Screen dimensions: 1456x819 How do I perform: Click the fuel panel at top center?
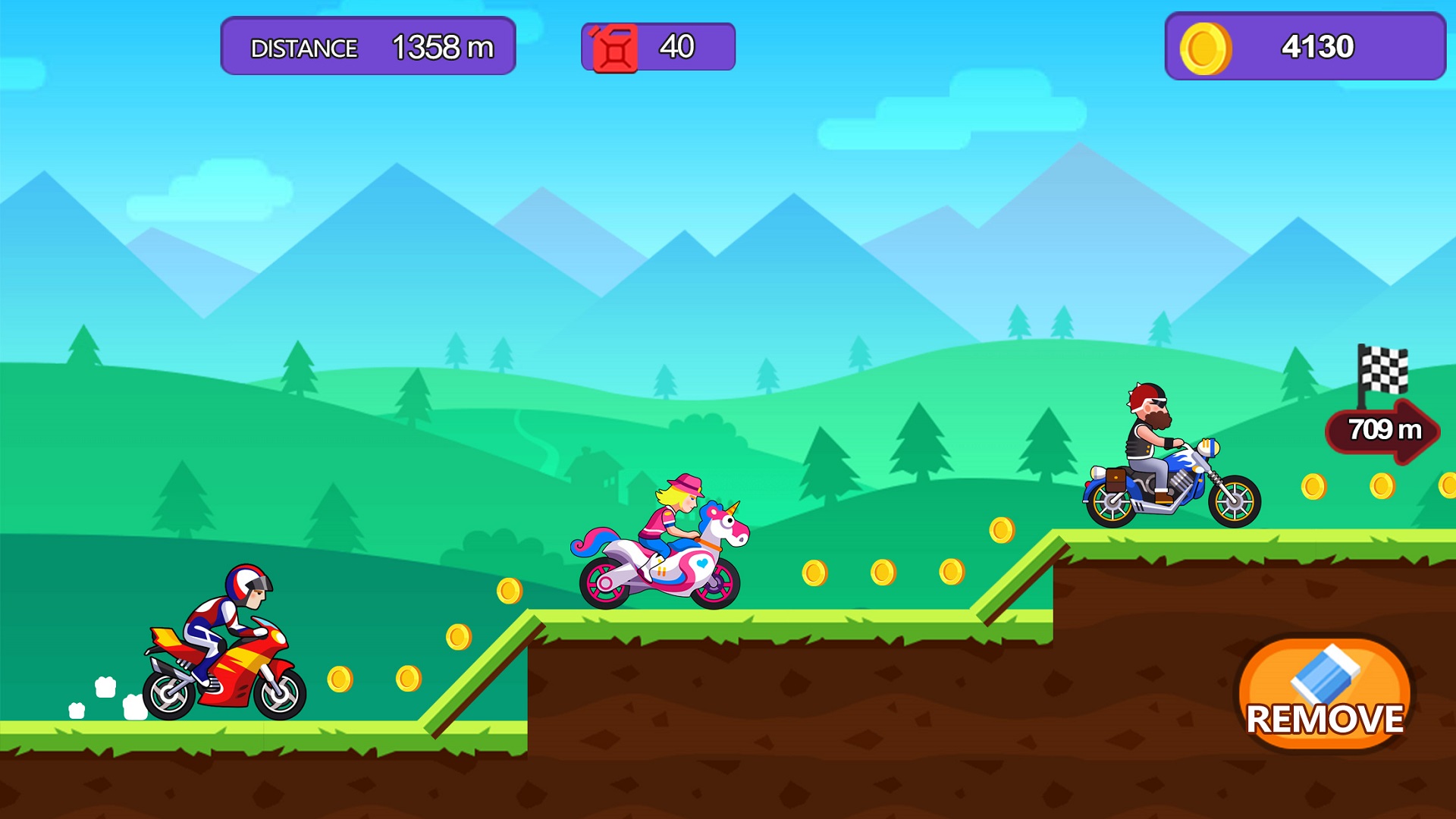click(658, 47)
